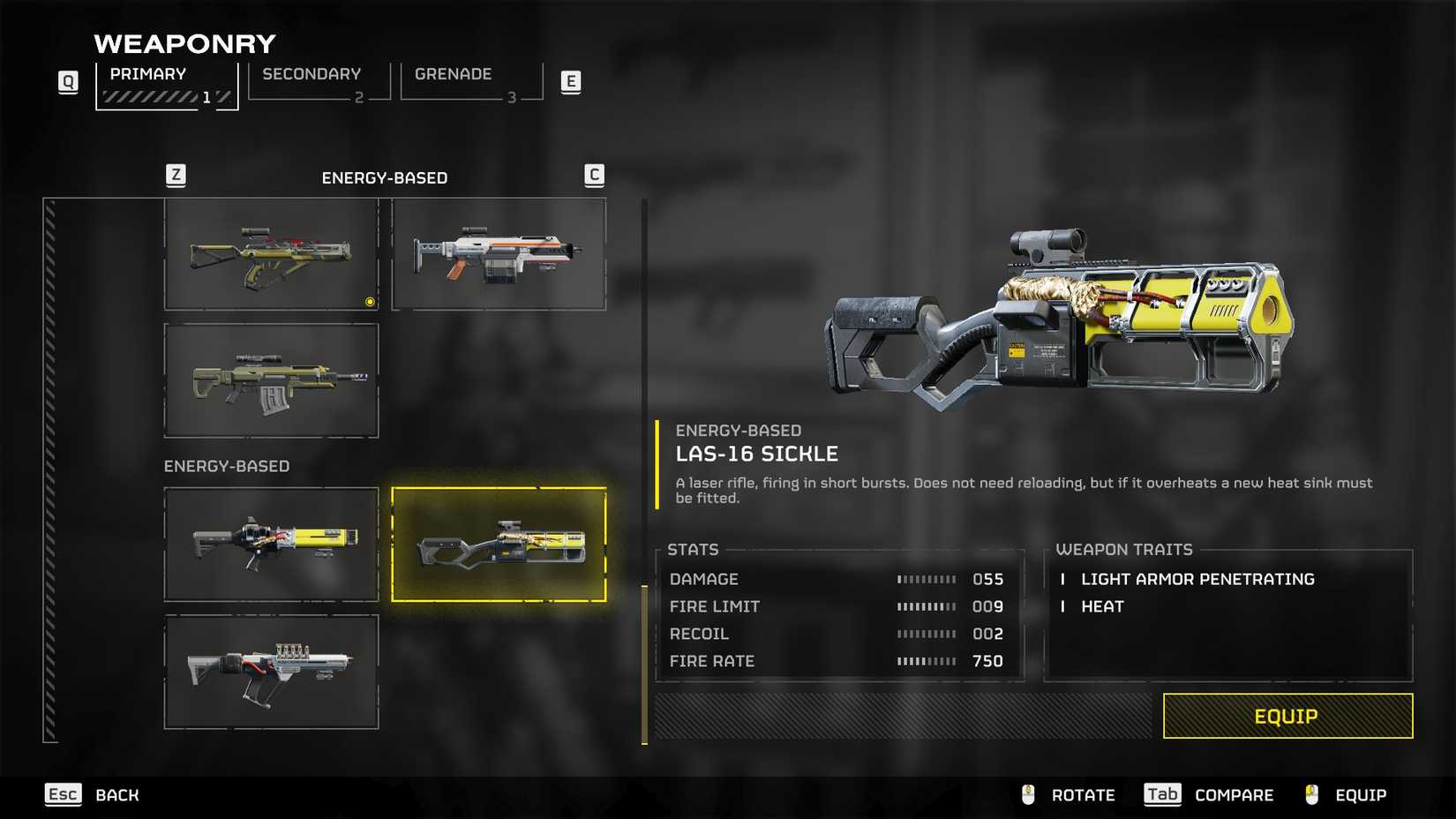Image resolution: width=1456 pixels, height=819 pixels.
Task: Equip the LAS-16 Sickle with the yellow Equip button
Action: coord(1287,716)
